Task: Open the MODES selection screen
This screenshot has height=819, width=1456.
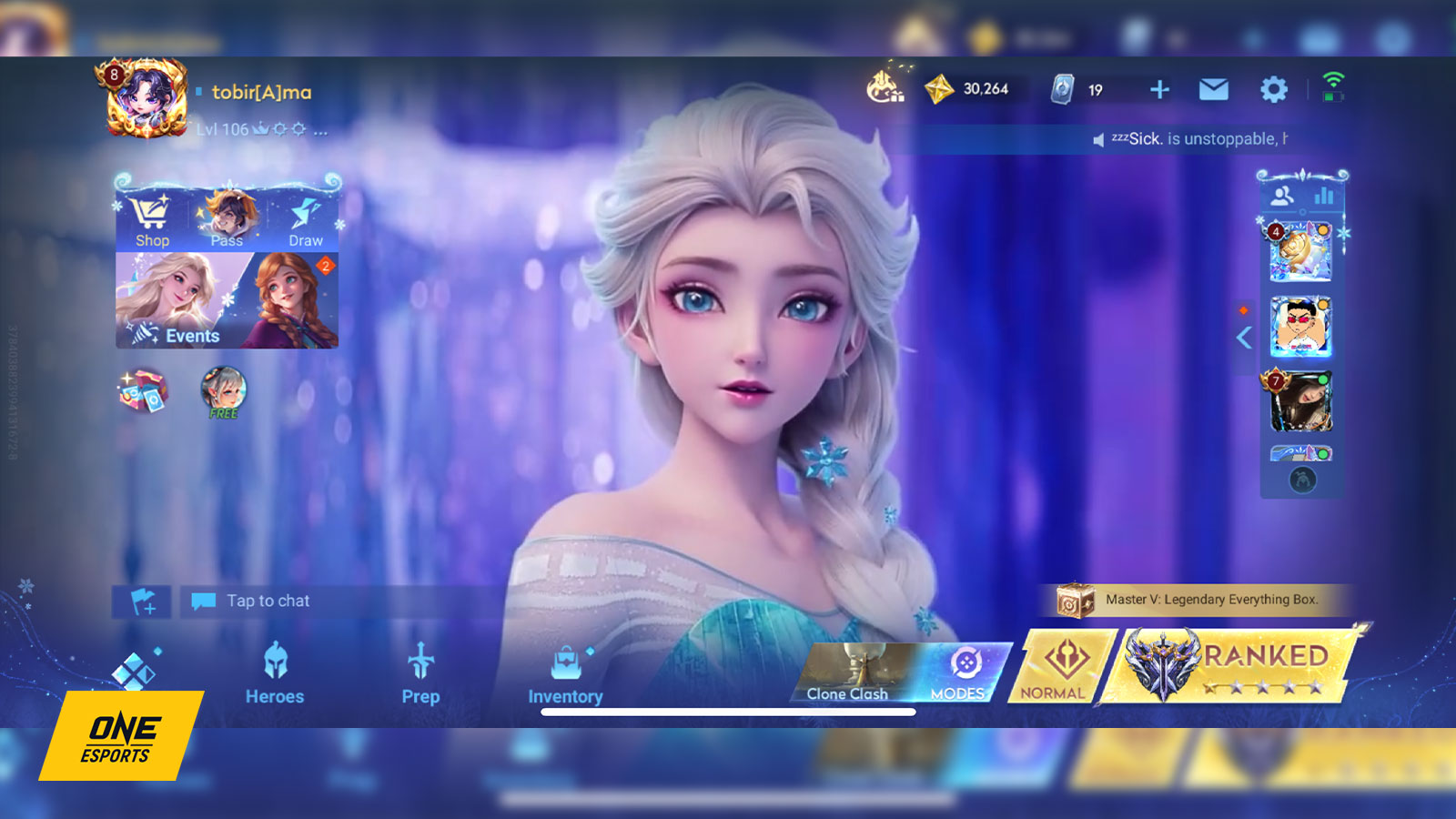Action: pyautogui.click(x=961, y=672)
